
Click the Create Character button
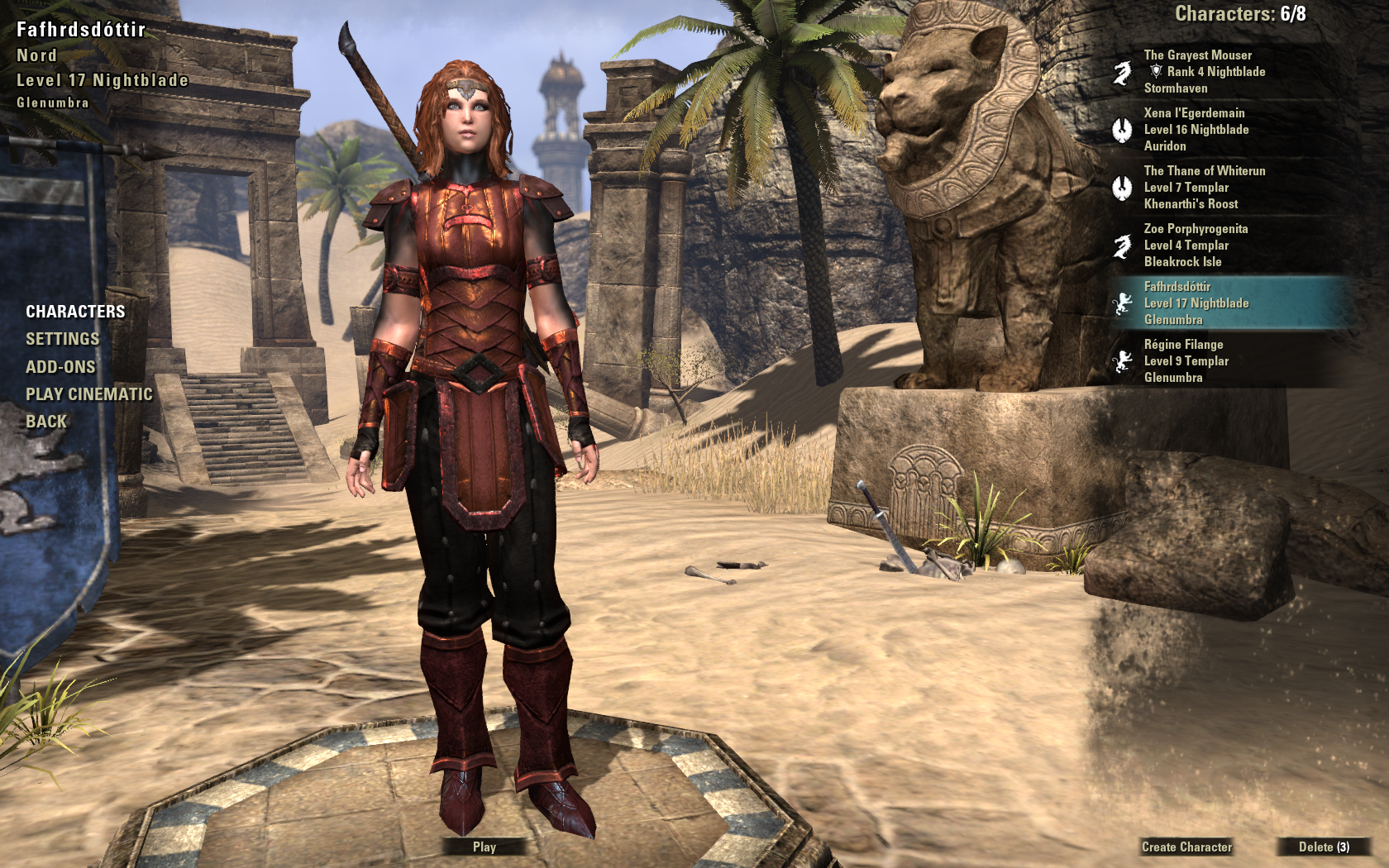1186,847
